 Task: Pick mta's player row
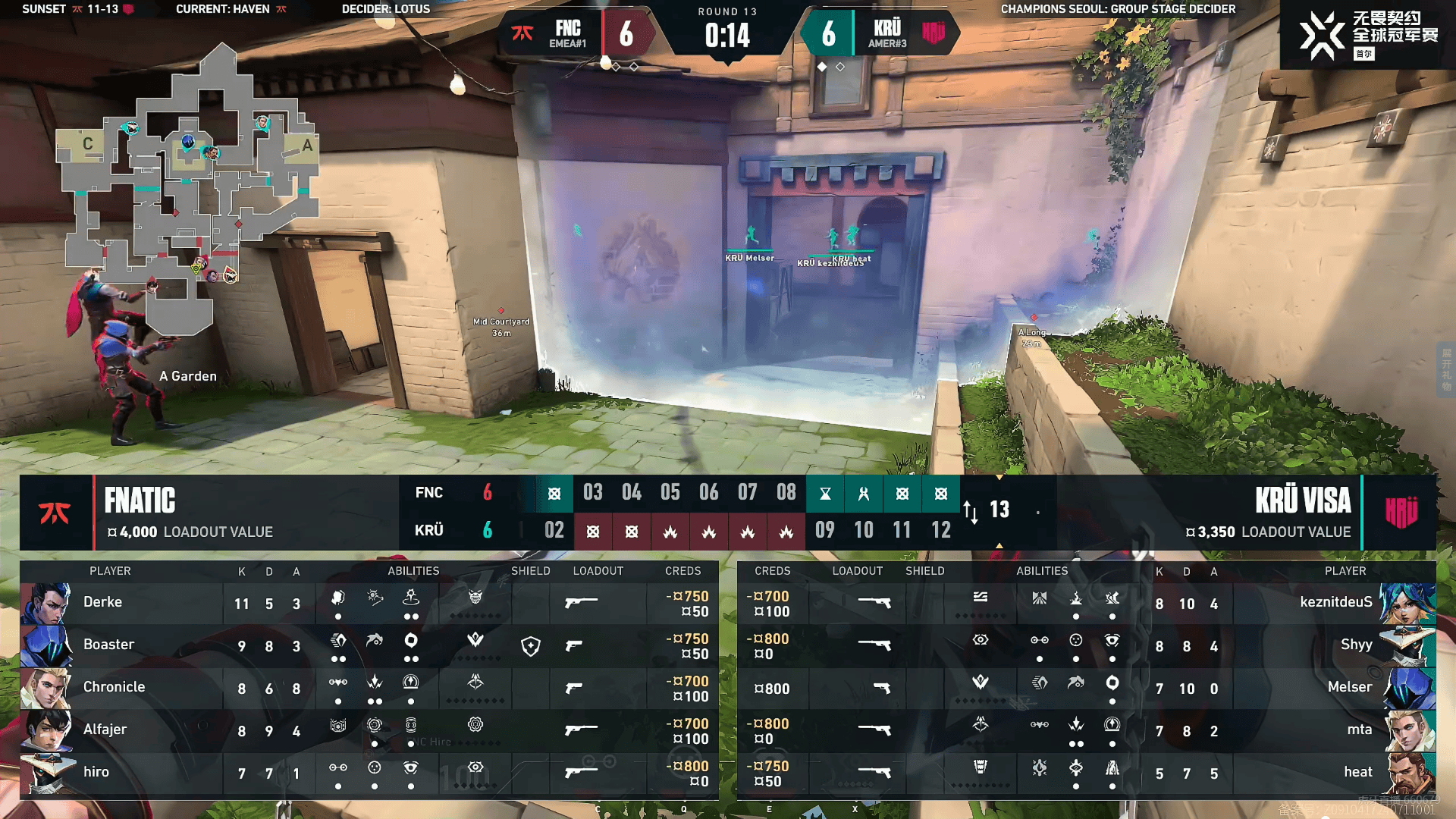coord(1359,730)
